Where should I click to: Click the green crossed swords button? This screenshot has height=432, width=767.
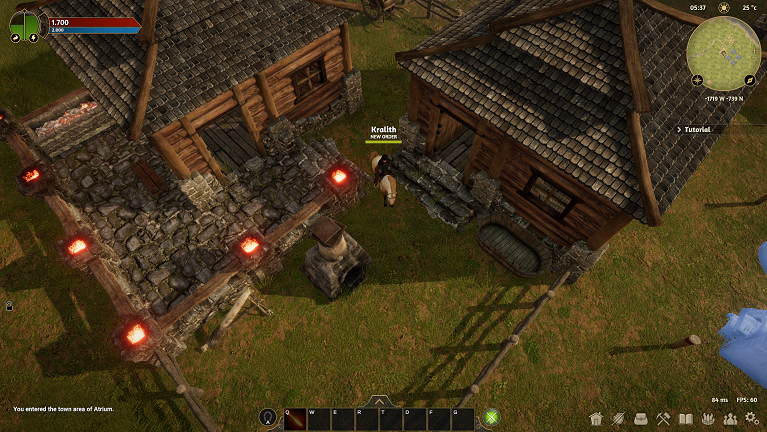(x=492, y=418)
